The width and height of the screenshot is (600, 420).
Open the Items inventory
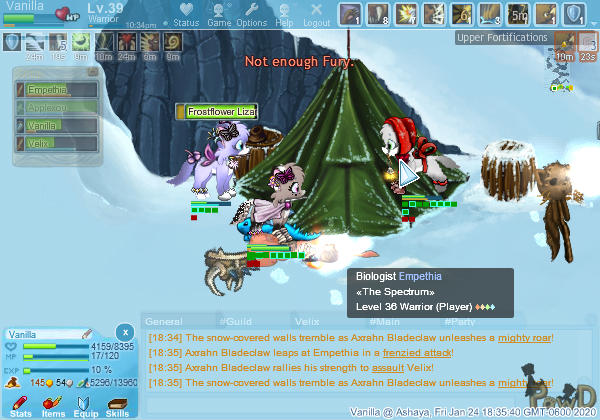pyautogui.click(x=54, y=406)
